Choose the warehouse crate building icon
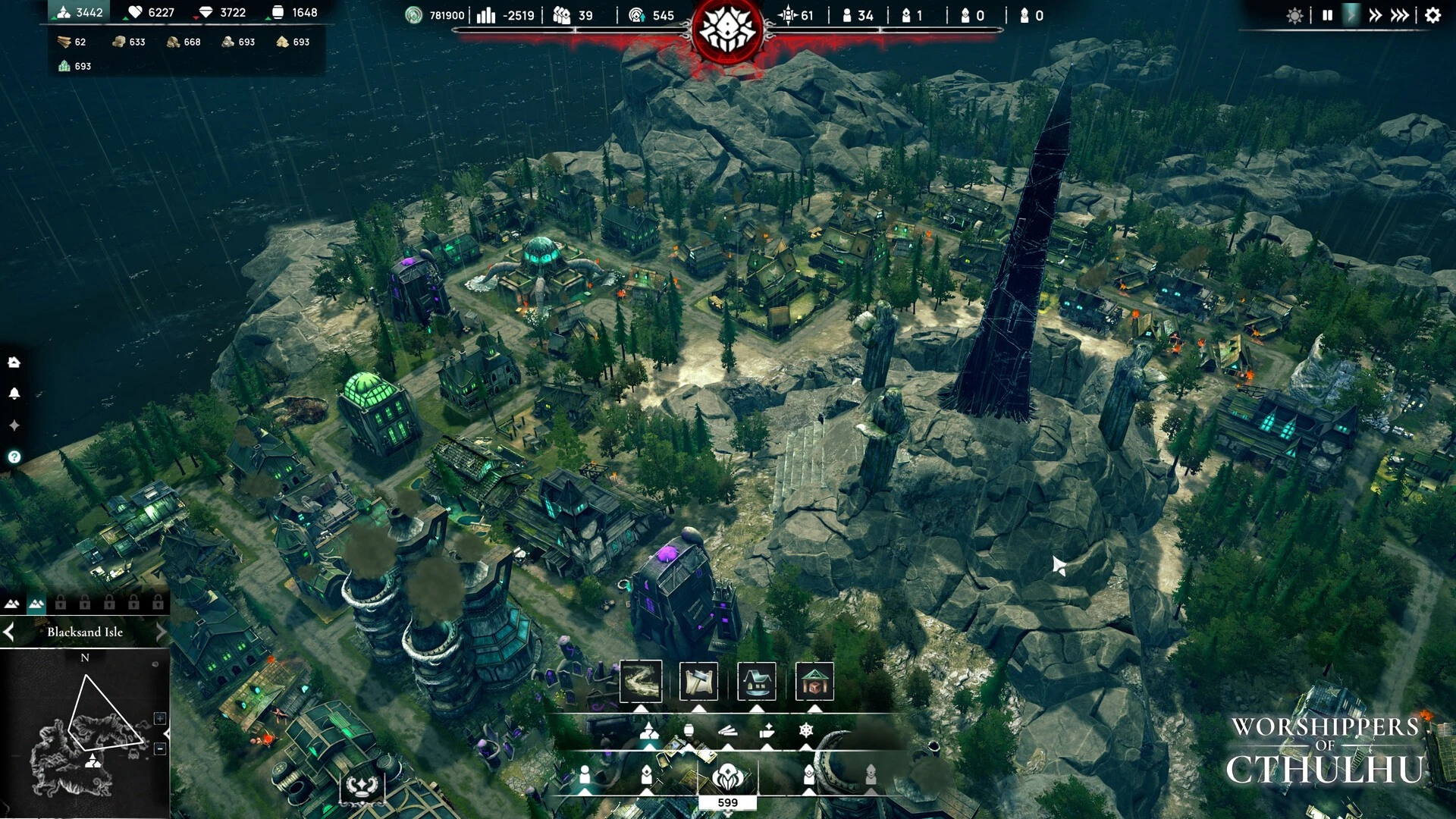This screenshot has height=819, width=1456. (x=814, y=681)
